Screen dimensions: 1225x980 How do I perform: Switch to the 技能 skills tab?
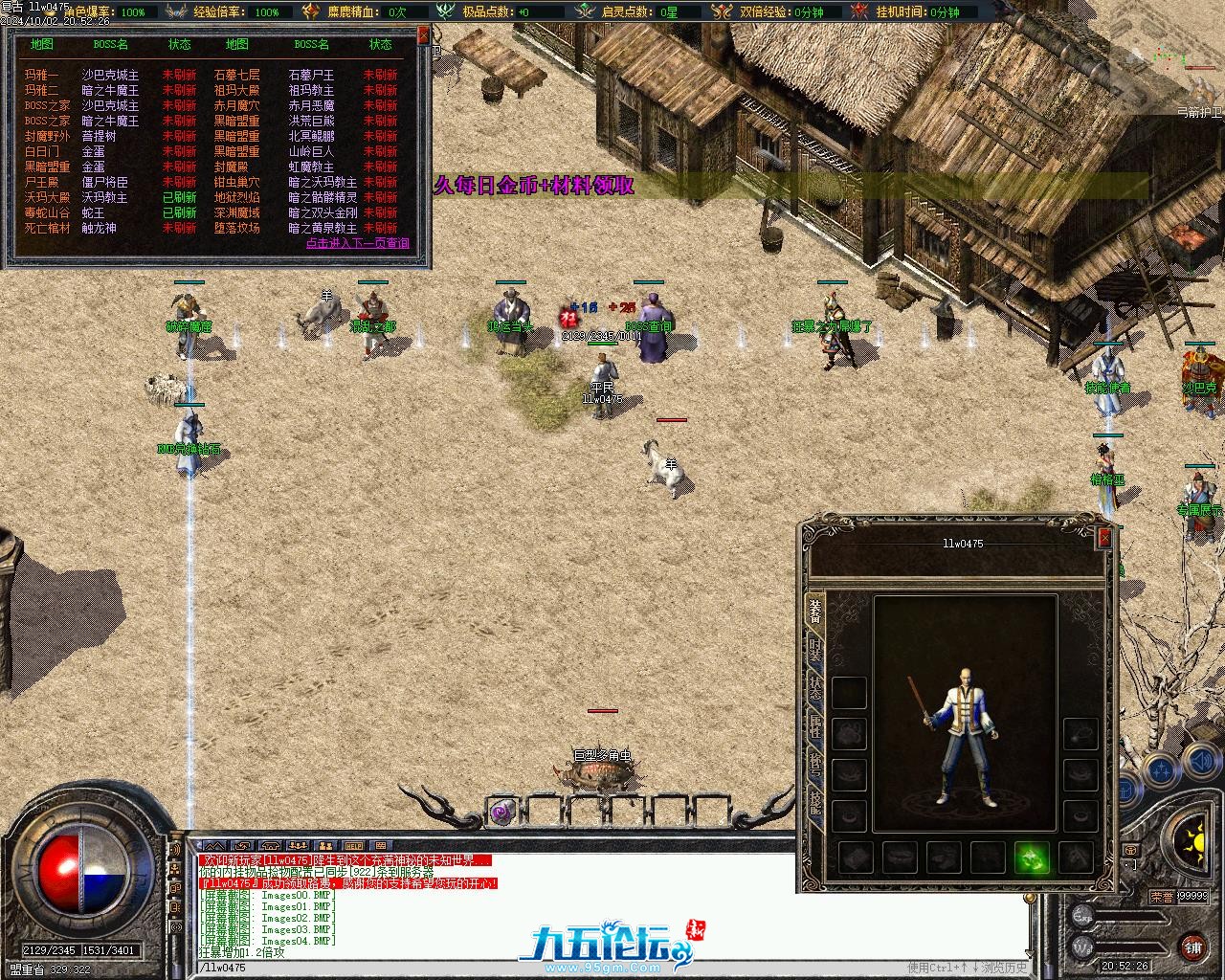click(x=814, y=802)
